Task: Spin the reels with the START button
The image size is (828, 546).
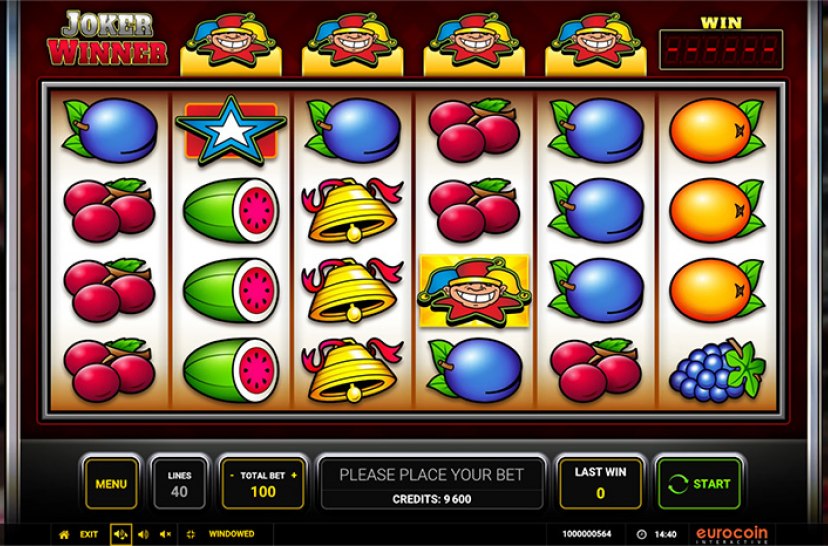Action: click(699, 484)
